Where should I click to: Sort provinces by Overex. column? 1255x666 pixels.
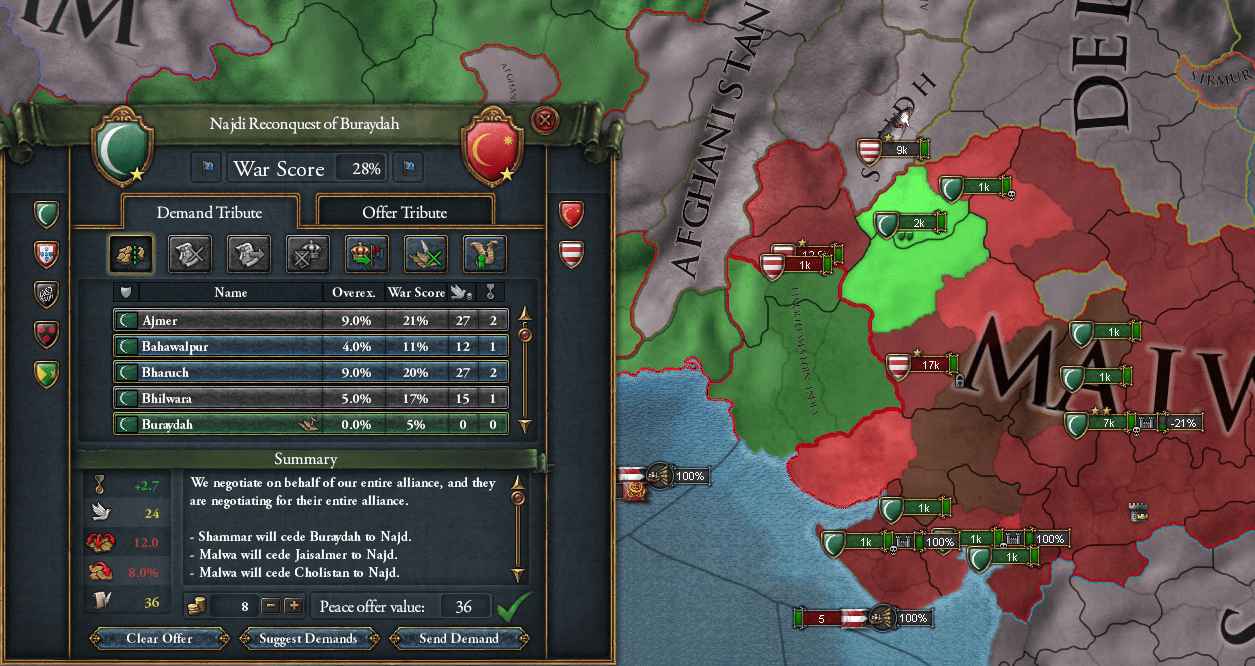[x=353, y=292]
